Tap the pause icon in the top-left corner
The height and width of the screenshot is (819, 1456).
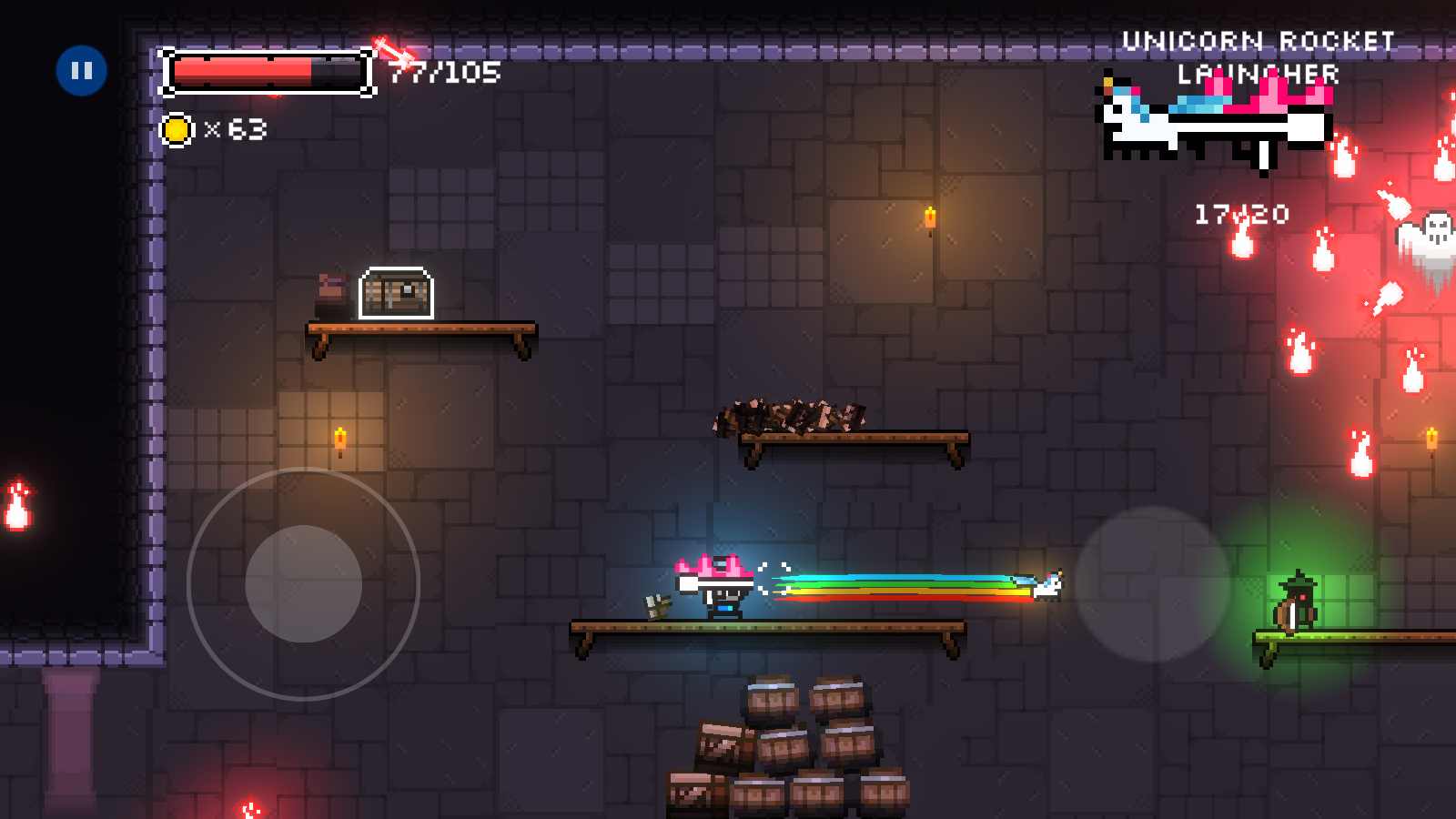coord(83,69)
